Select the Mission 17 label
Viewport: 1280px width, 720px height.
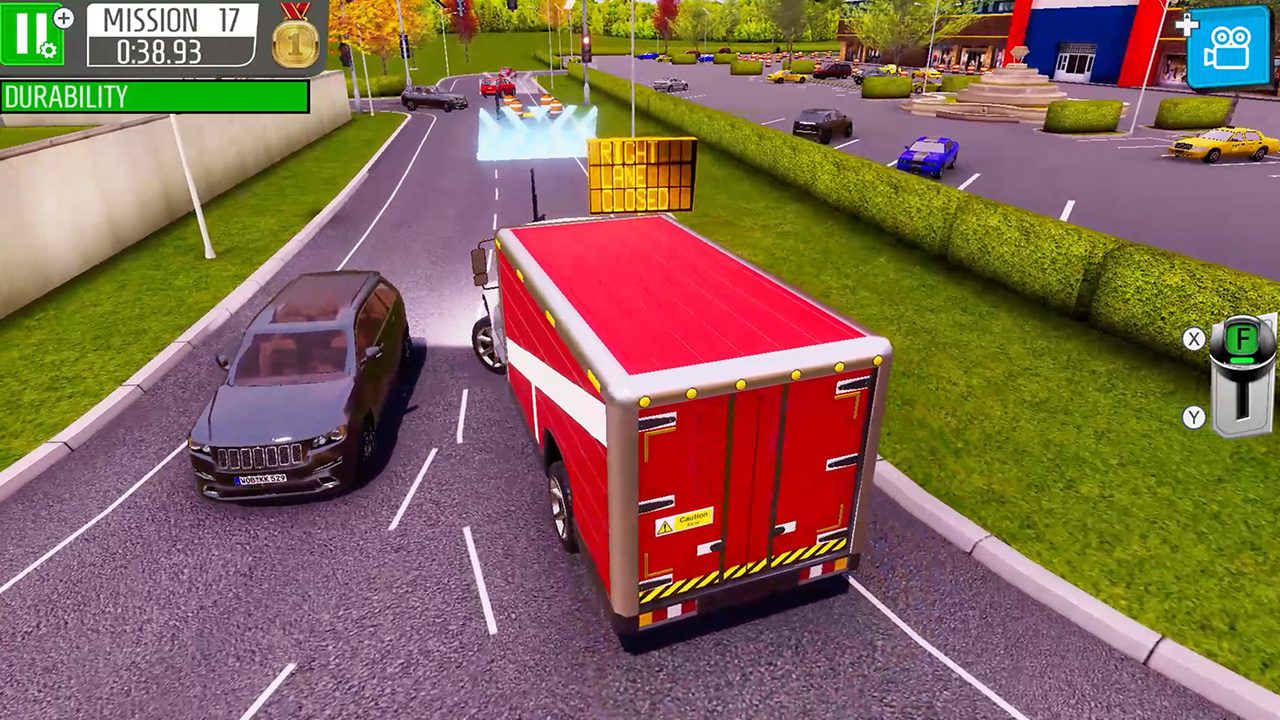pos(172,20)
